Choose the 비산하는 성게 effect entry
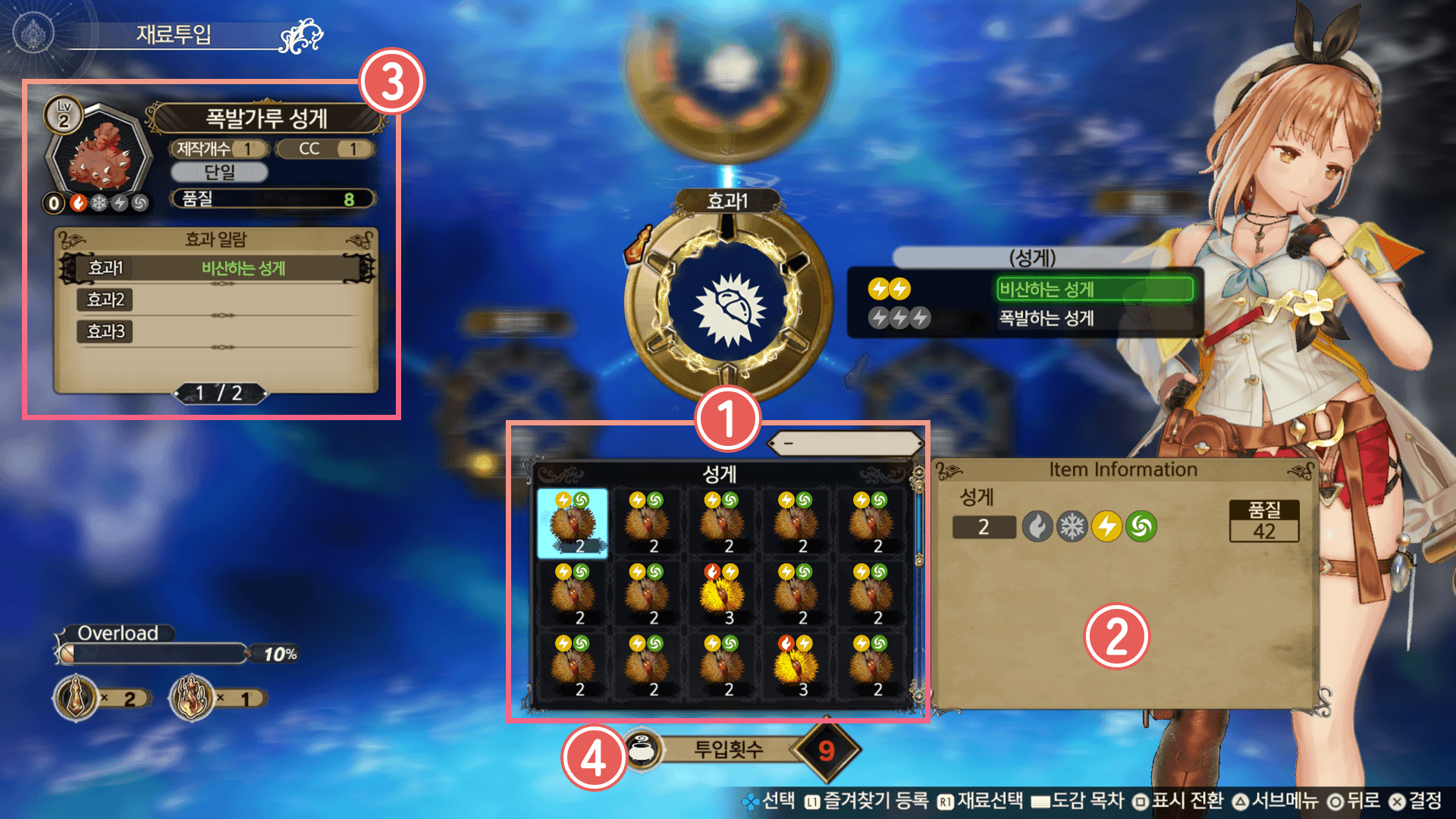Screen dimensions: 1456x819 [x=1094, y=289]
